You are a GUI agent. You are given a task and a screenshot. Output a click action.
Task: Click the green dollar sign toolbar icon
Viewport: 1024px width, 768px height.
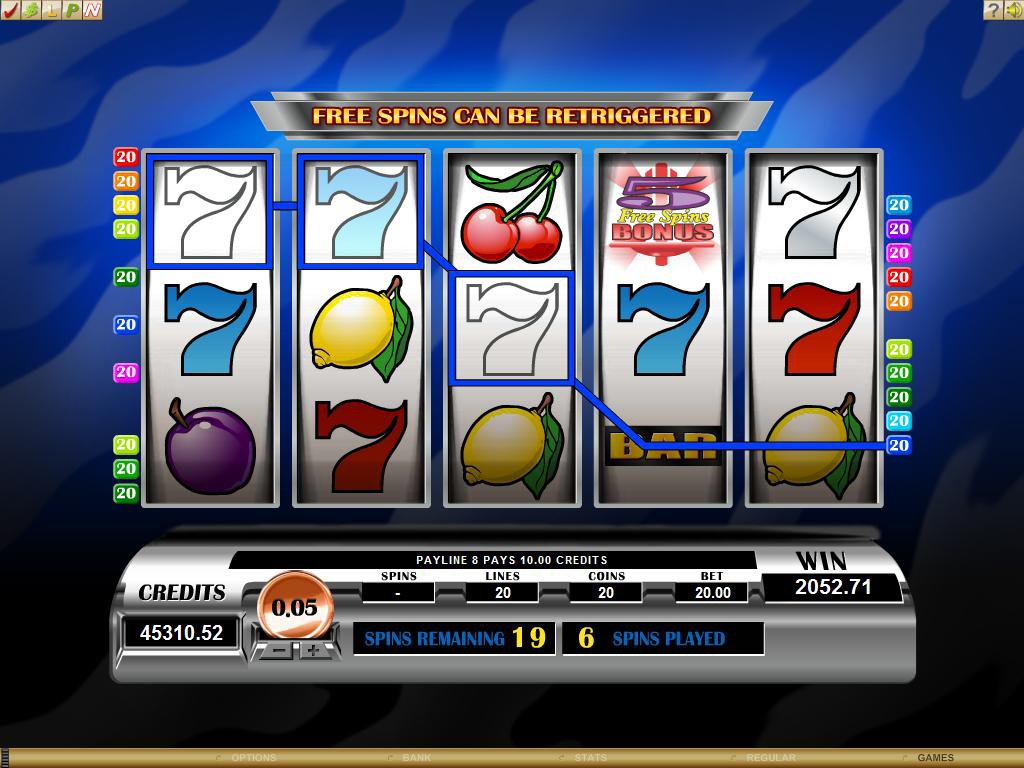click(x=31, y=10)
